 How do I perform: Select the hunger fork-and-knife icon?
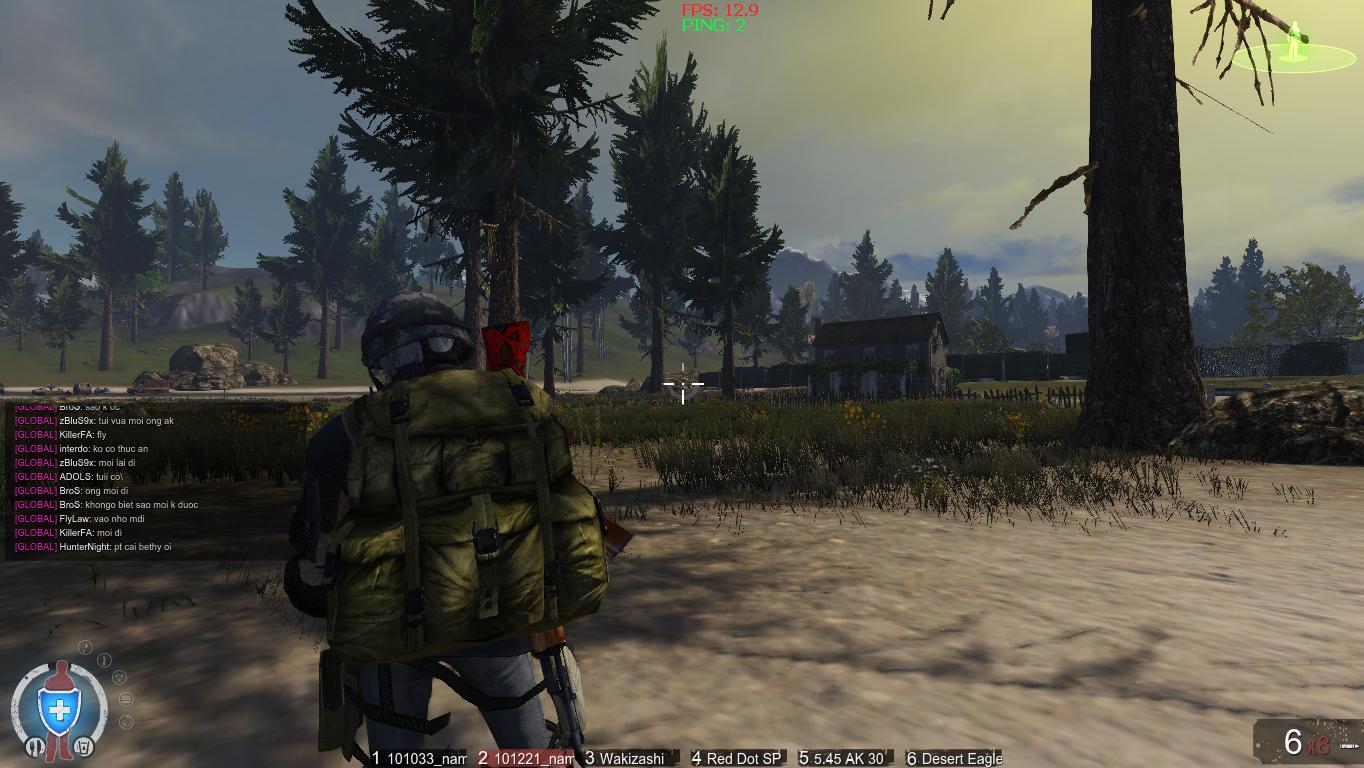(x=35, y=746)
